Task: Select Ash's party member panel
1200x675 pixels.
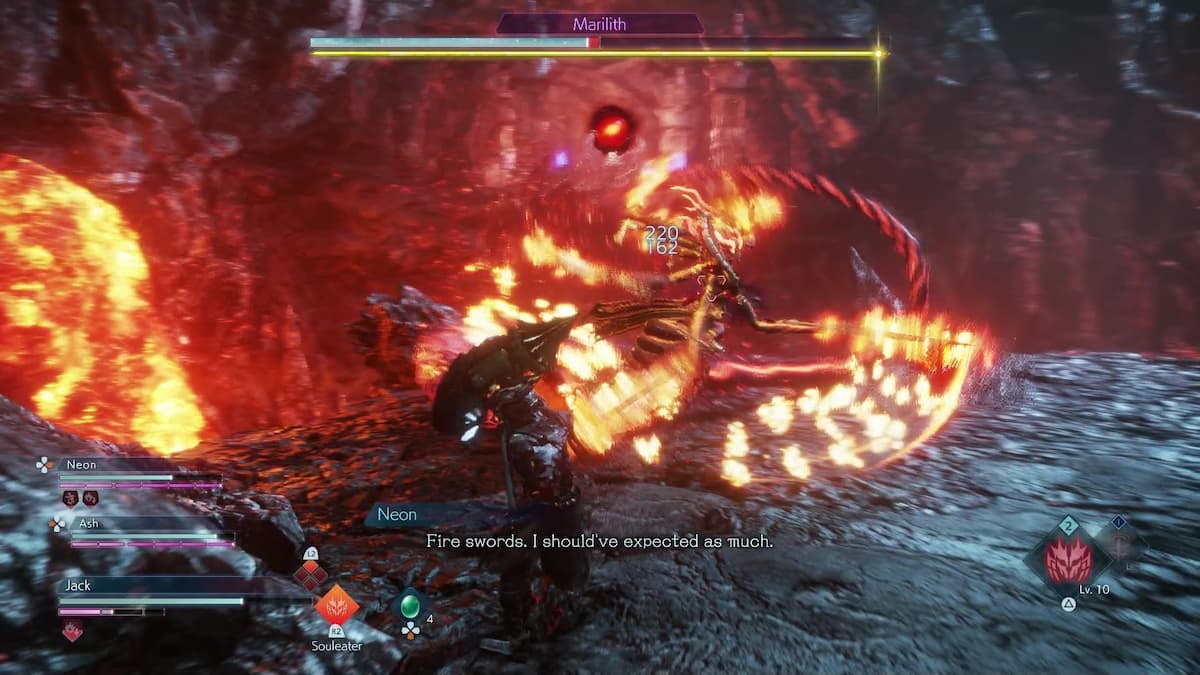Action: (x=145, y=532)
